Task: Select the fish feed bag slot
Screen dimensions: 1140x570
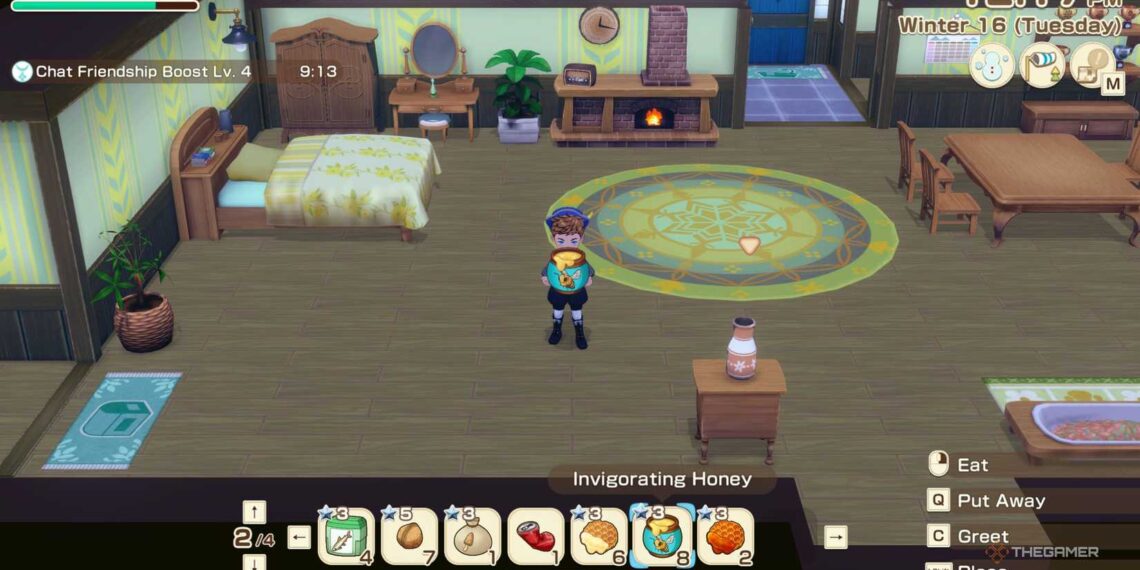Action: pyautogui.click(x=346, y=537)
